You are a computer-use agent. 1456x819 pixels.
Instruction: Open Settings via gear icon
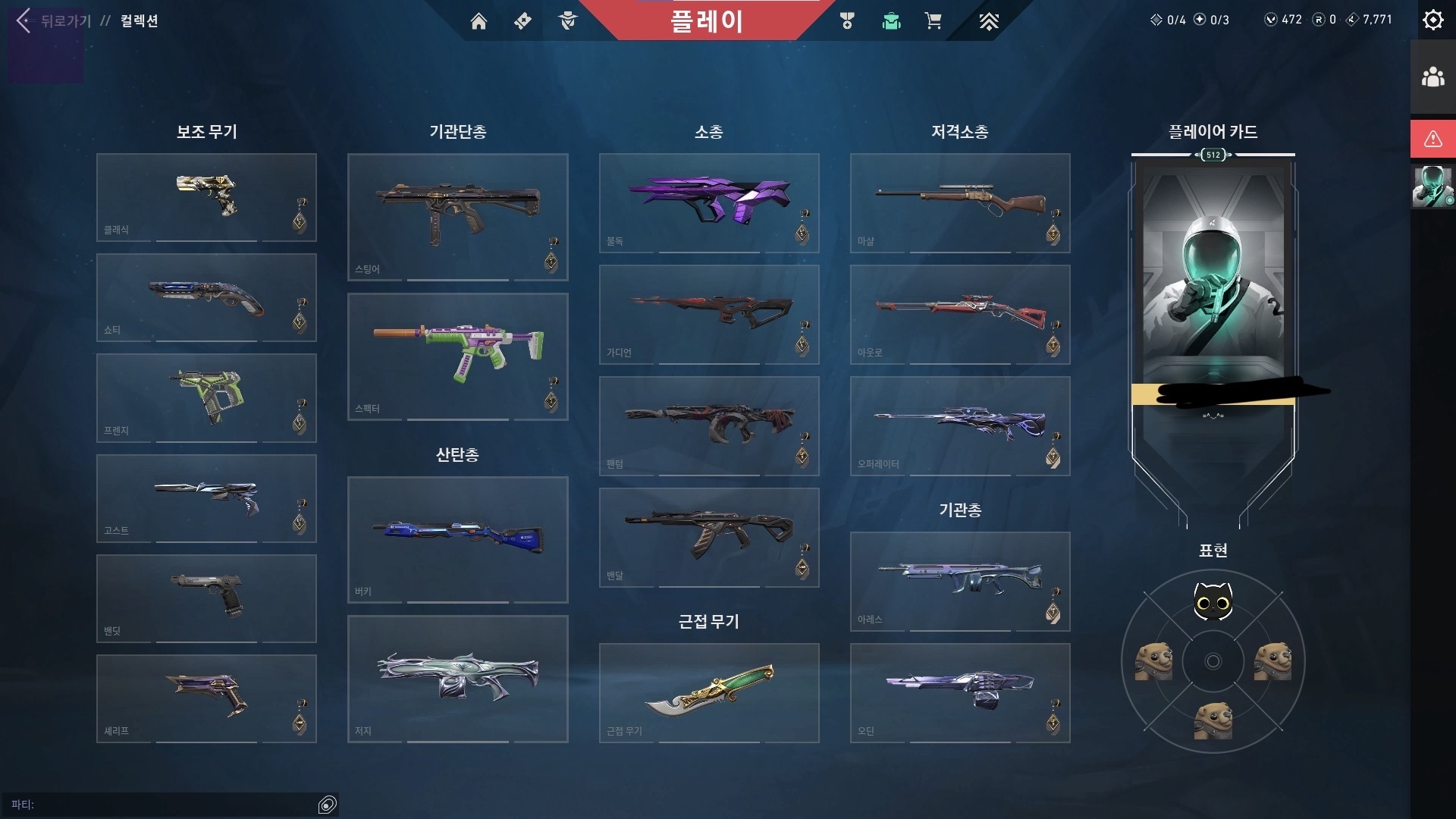tap(1432, 20)
